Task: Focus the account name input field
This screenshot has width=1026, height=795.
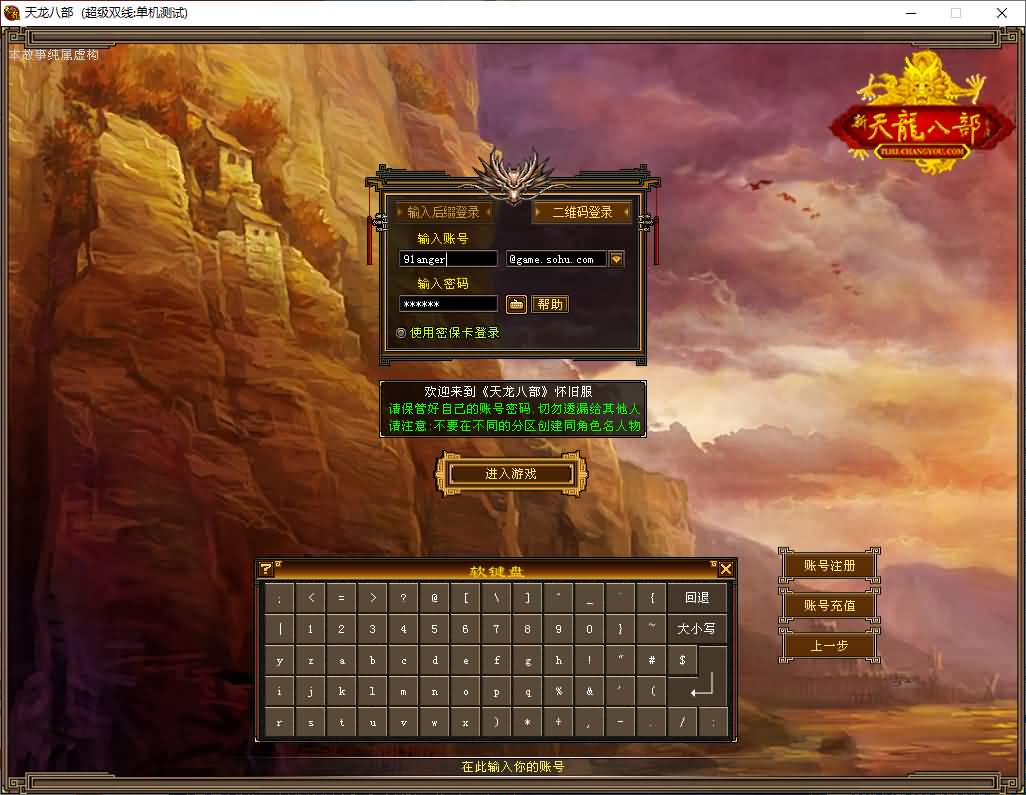Action: click(x=448, y=259)
